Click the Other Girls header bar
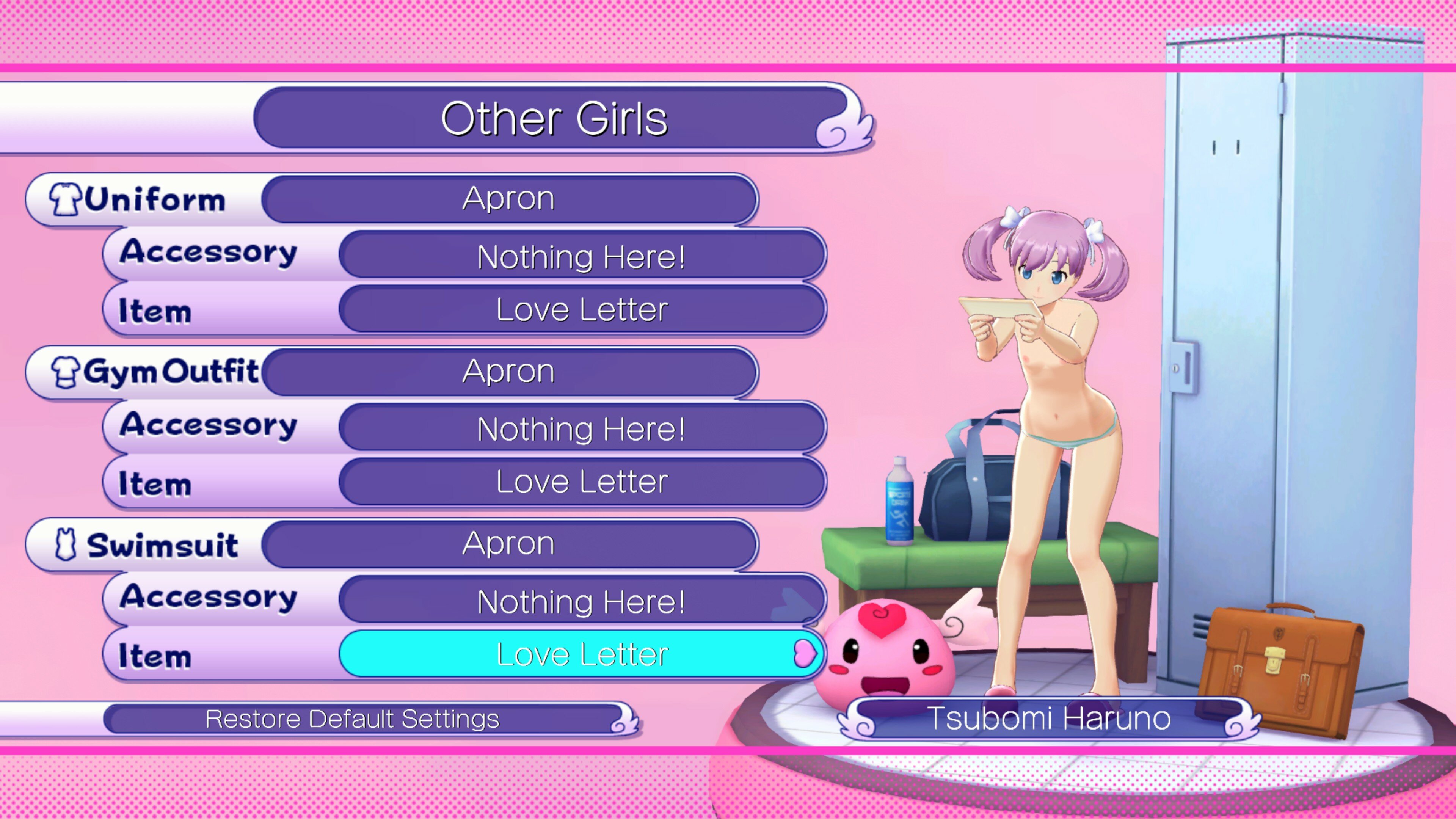Viewport: 1456px width, 819px height. [x=554, y=119]
